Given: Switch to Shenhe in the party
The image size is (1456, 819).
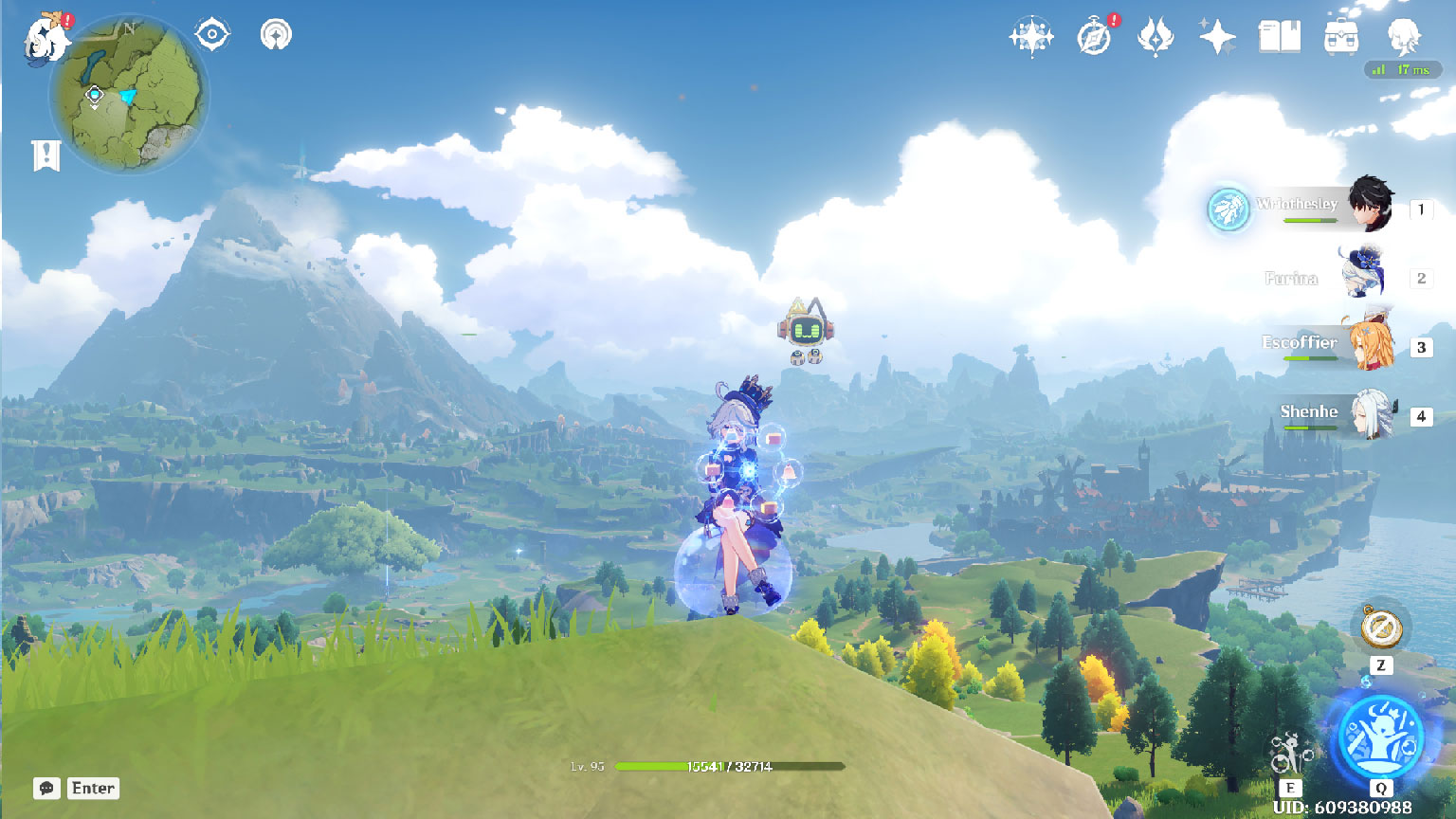Looking at the screenshot, I should tap(1370, 413).
